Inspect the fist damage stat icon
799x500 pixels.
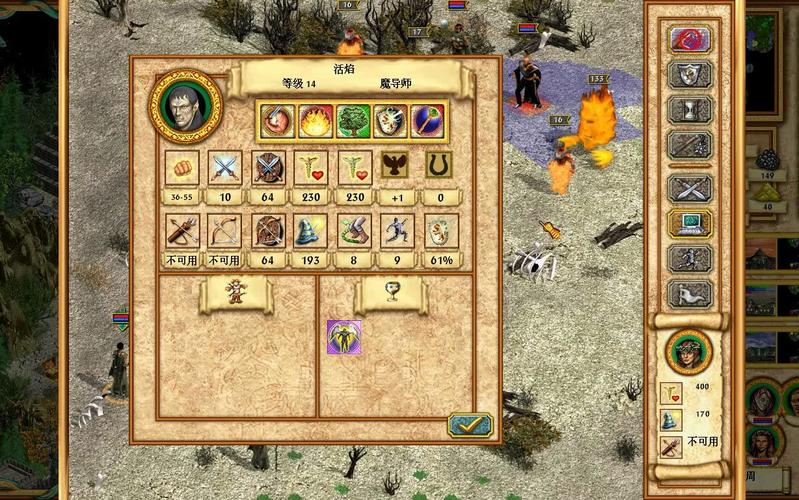click(x=182, y=167)
